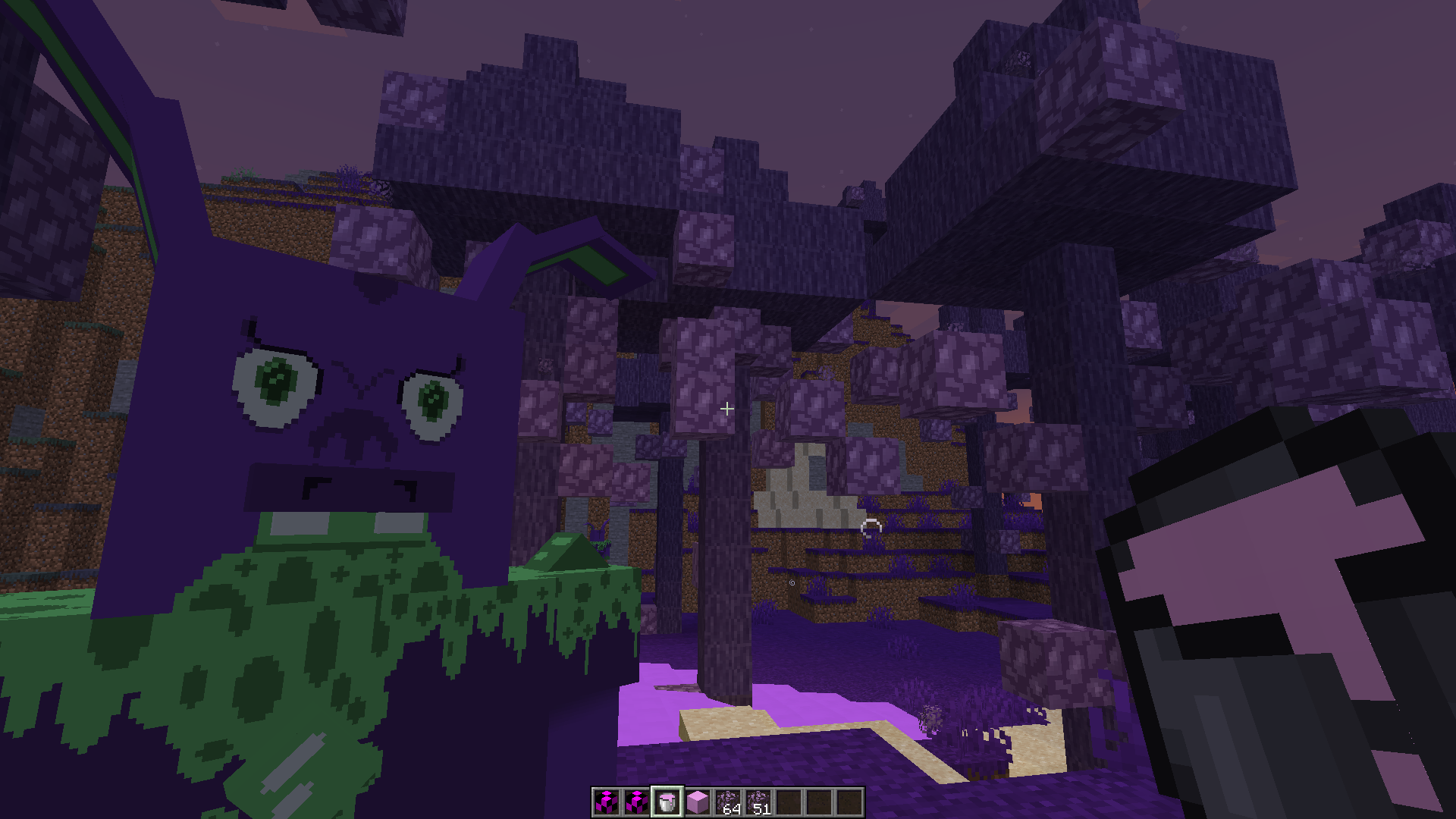The height and width of the screenshot is (819, 1456).
Task: Click the first empty hotbar slot
Action: [789, 802]
